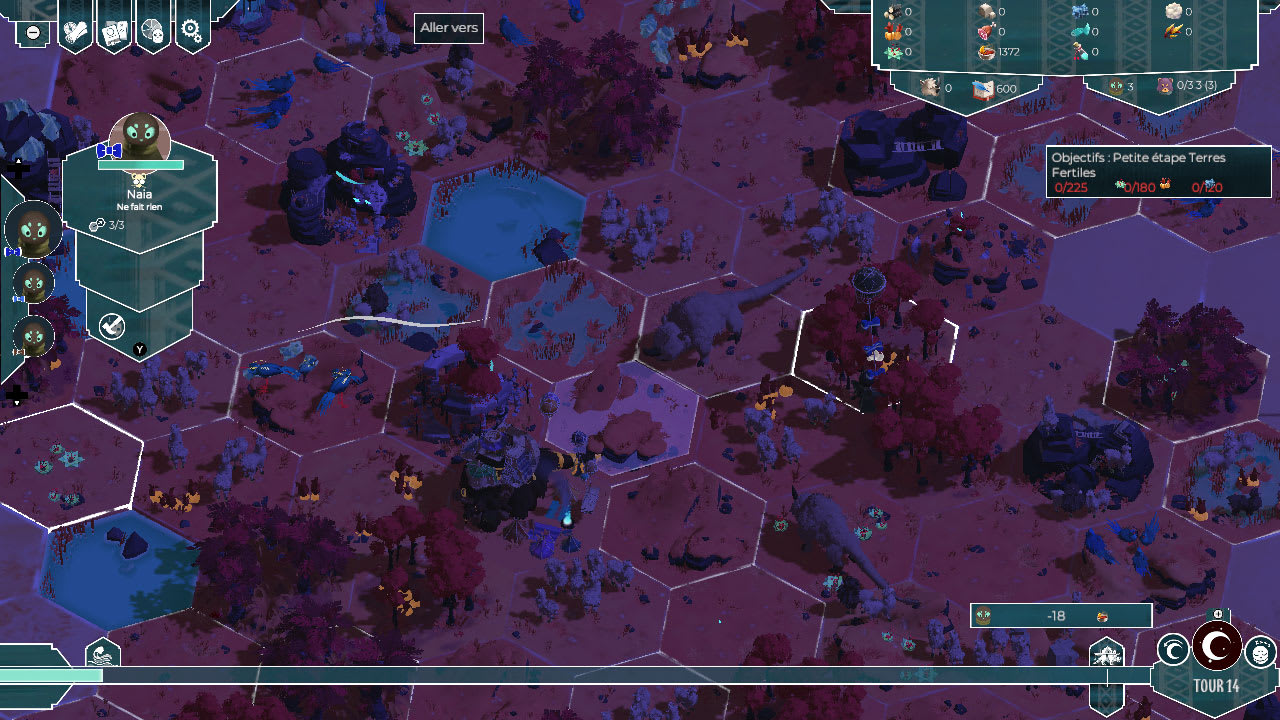Activate Naia's hammer build action

tap(112, 324)
